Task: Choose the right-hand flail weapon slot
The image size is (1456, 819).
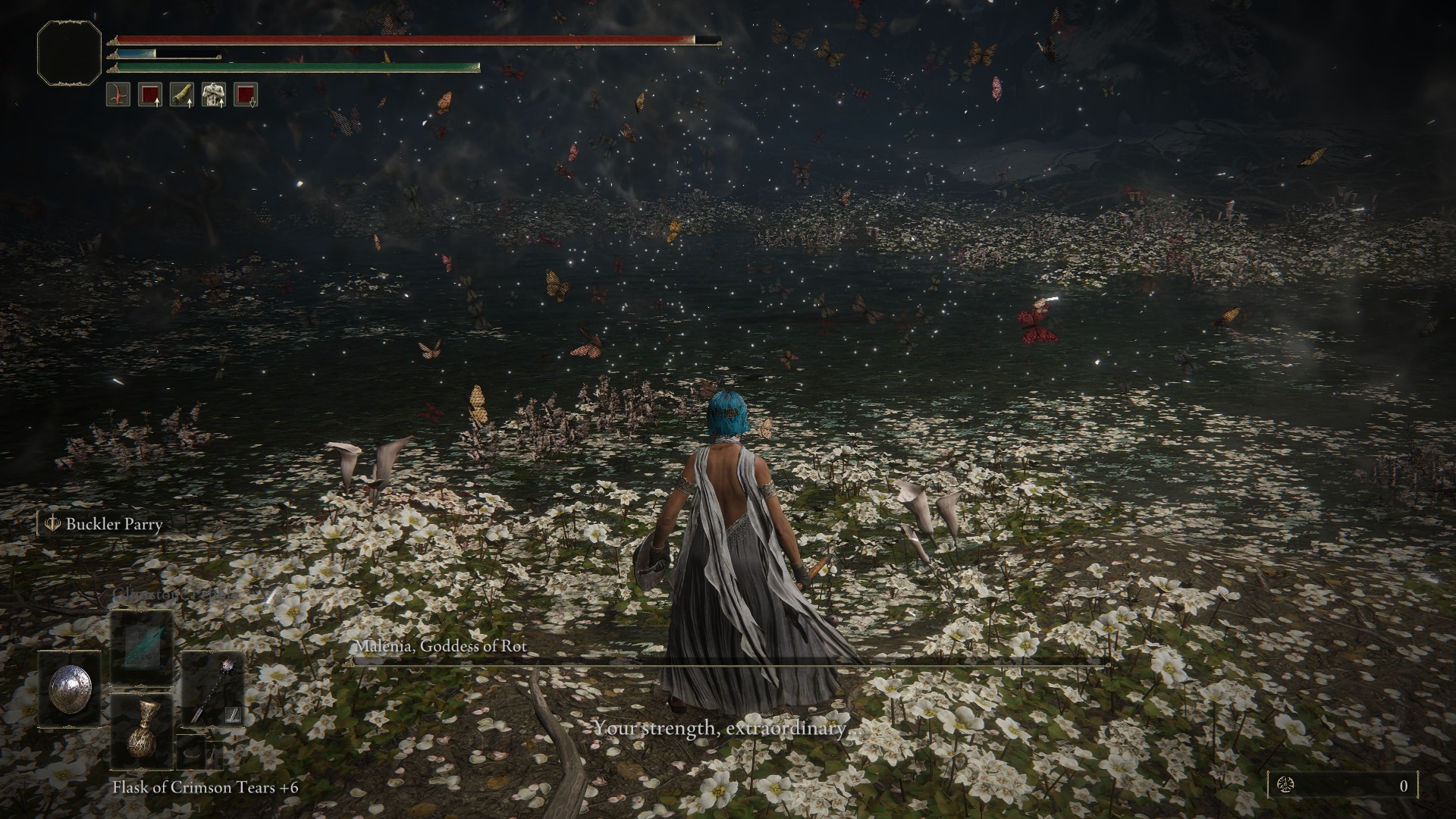Action: [x=212, y=690]
